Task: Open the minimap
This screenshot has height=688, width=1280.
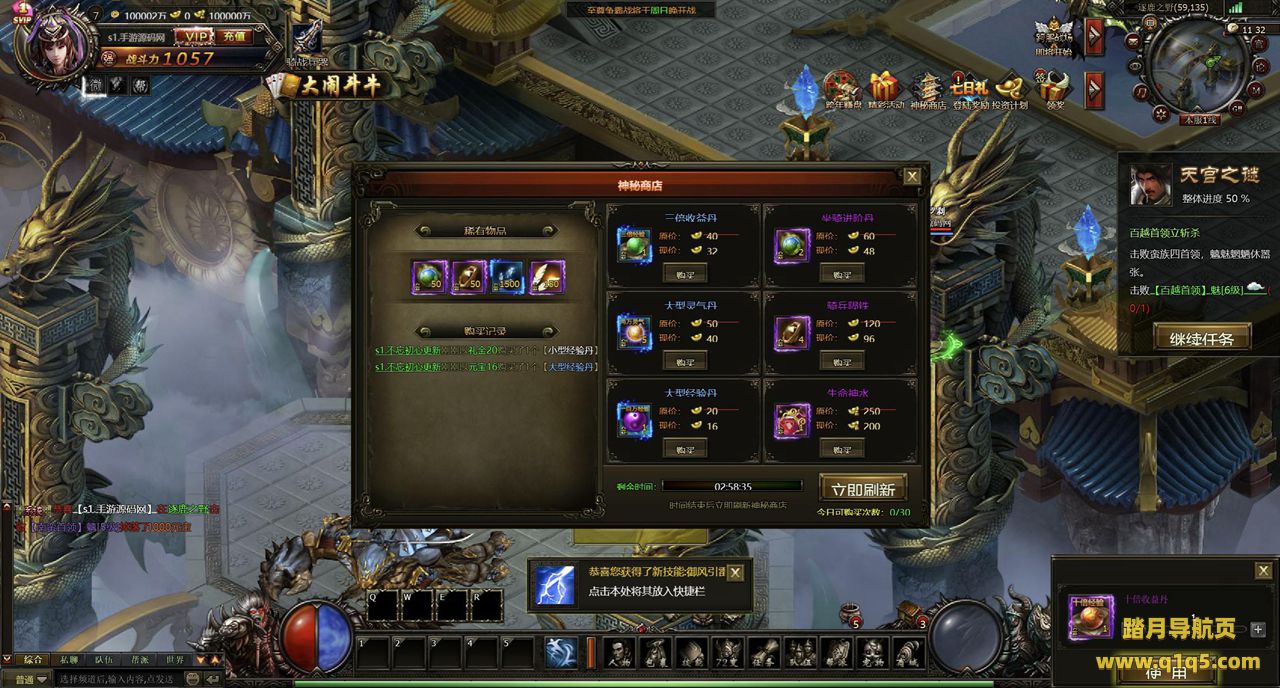Action: [1197, 65]
